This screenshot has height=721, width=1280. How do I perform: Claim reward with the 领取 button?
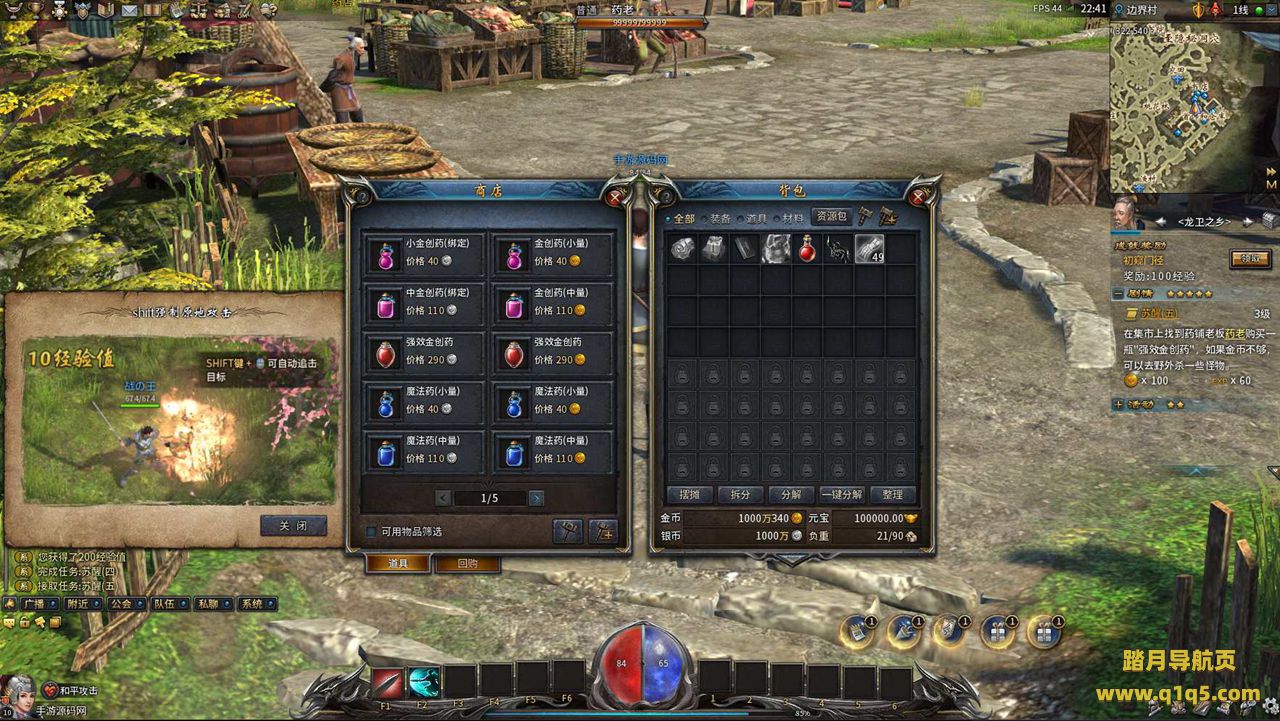pyautogui.click(x=1250, y=259)
